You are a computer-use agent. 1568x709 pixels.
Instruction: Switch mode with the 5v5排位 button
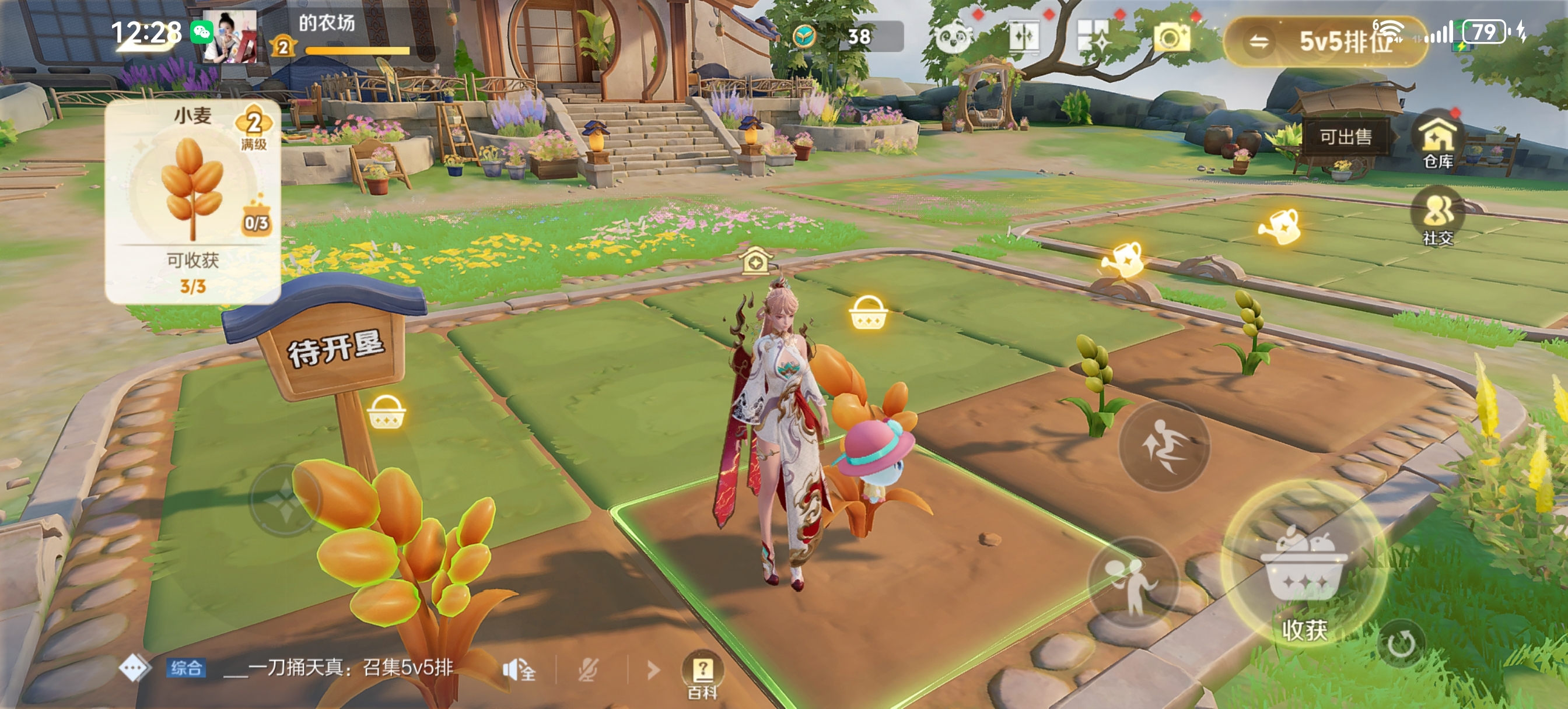coord(1325,41)
